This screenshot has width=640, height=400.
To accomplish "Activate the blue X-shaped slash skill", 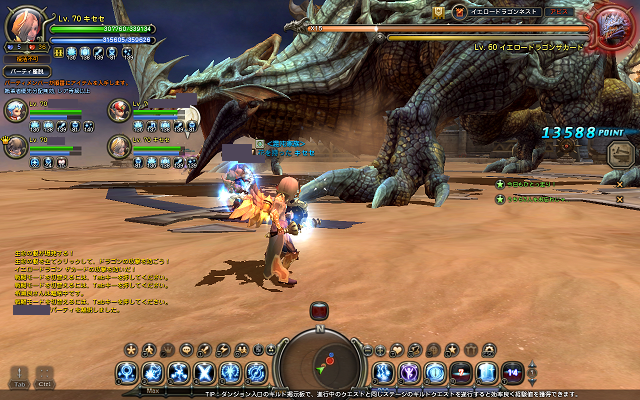I will pyautogui.click(x=204, y=373).
